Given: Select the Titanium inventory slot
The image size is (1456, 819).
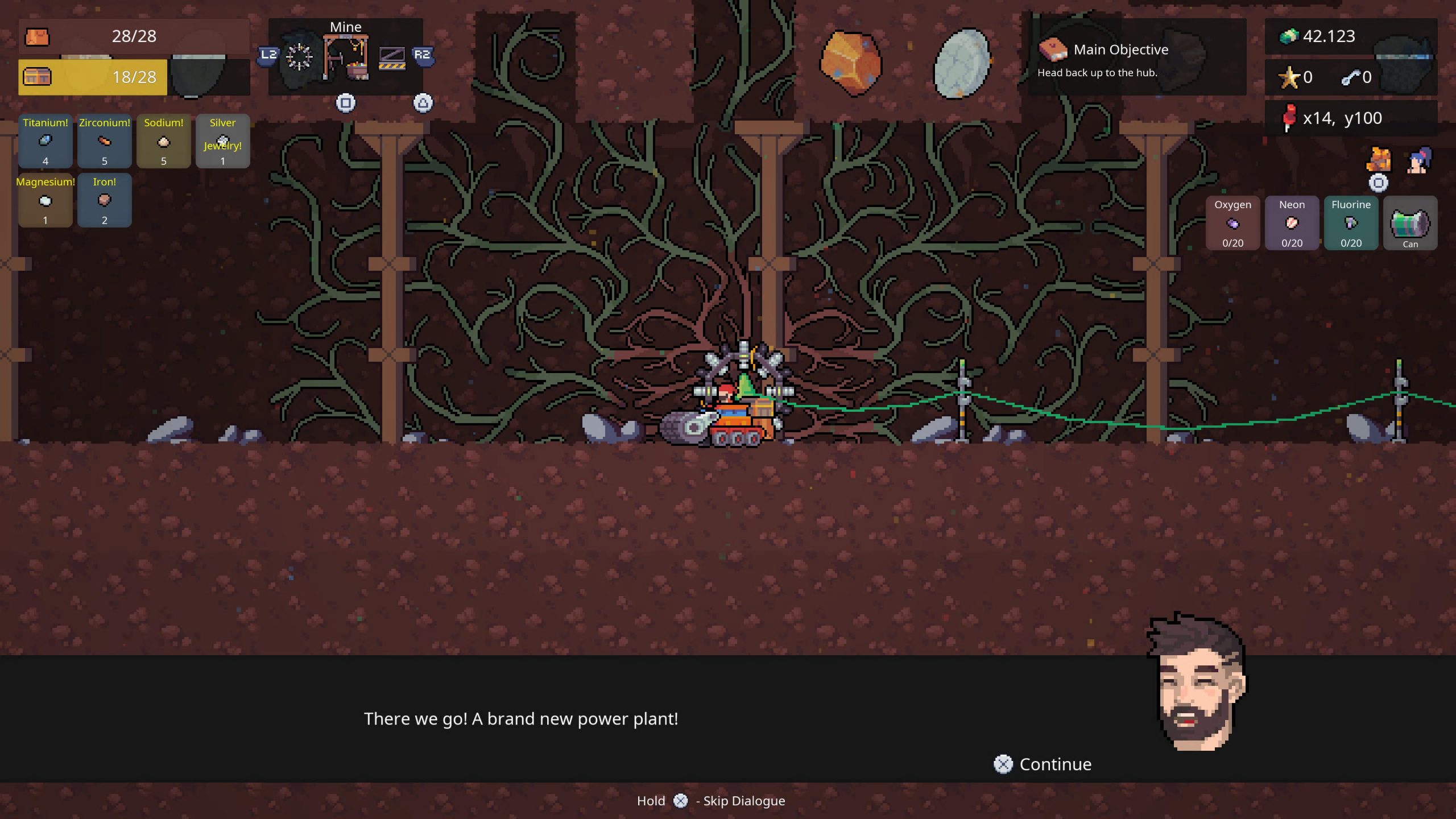Looking at the screenshot, I should pos(45,141).
